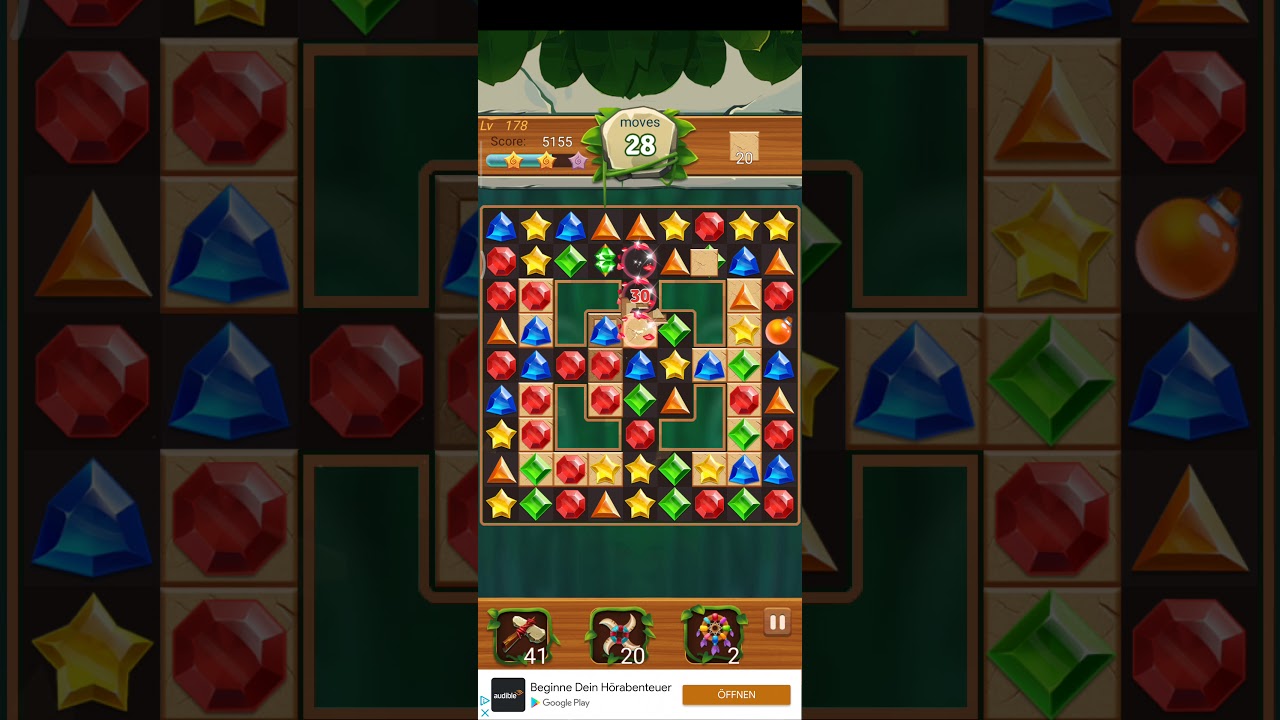Close the ad banner with the X
The height and width of the screenshot is (720, 1280).
pos(486,713)
